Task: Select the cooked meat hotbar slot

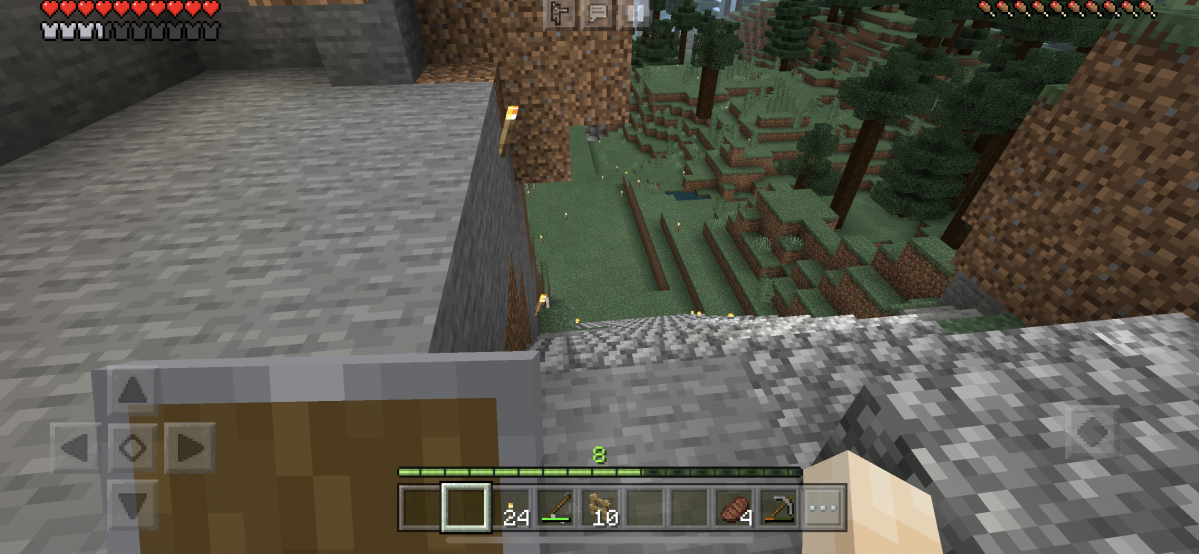Action: tap(735, 509)
